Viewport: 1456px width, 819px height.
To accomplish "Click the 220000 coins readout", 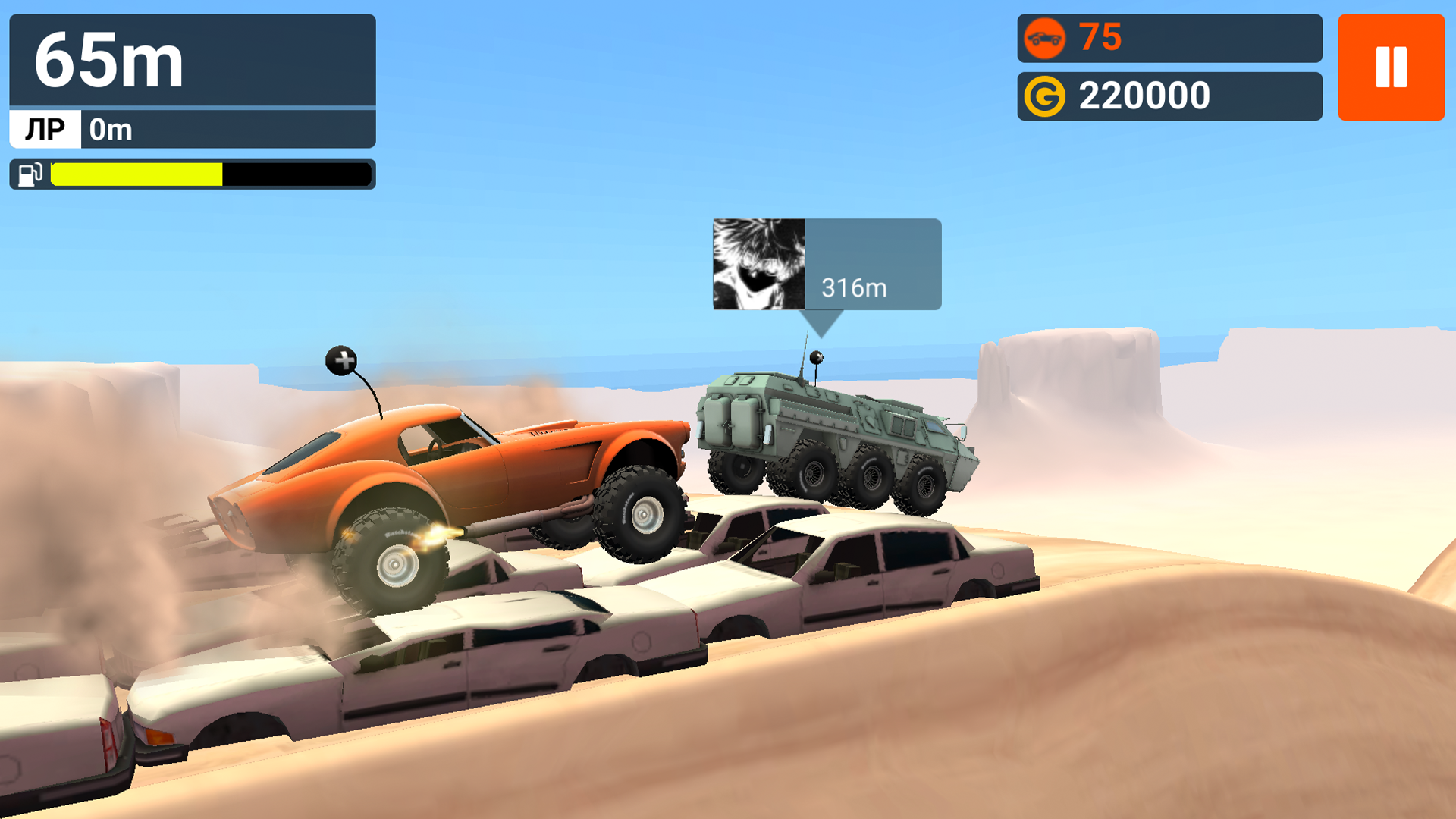I will point(1145,96).
